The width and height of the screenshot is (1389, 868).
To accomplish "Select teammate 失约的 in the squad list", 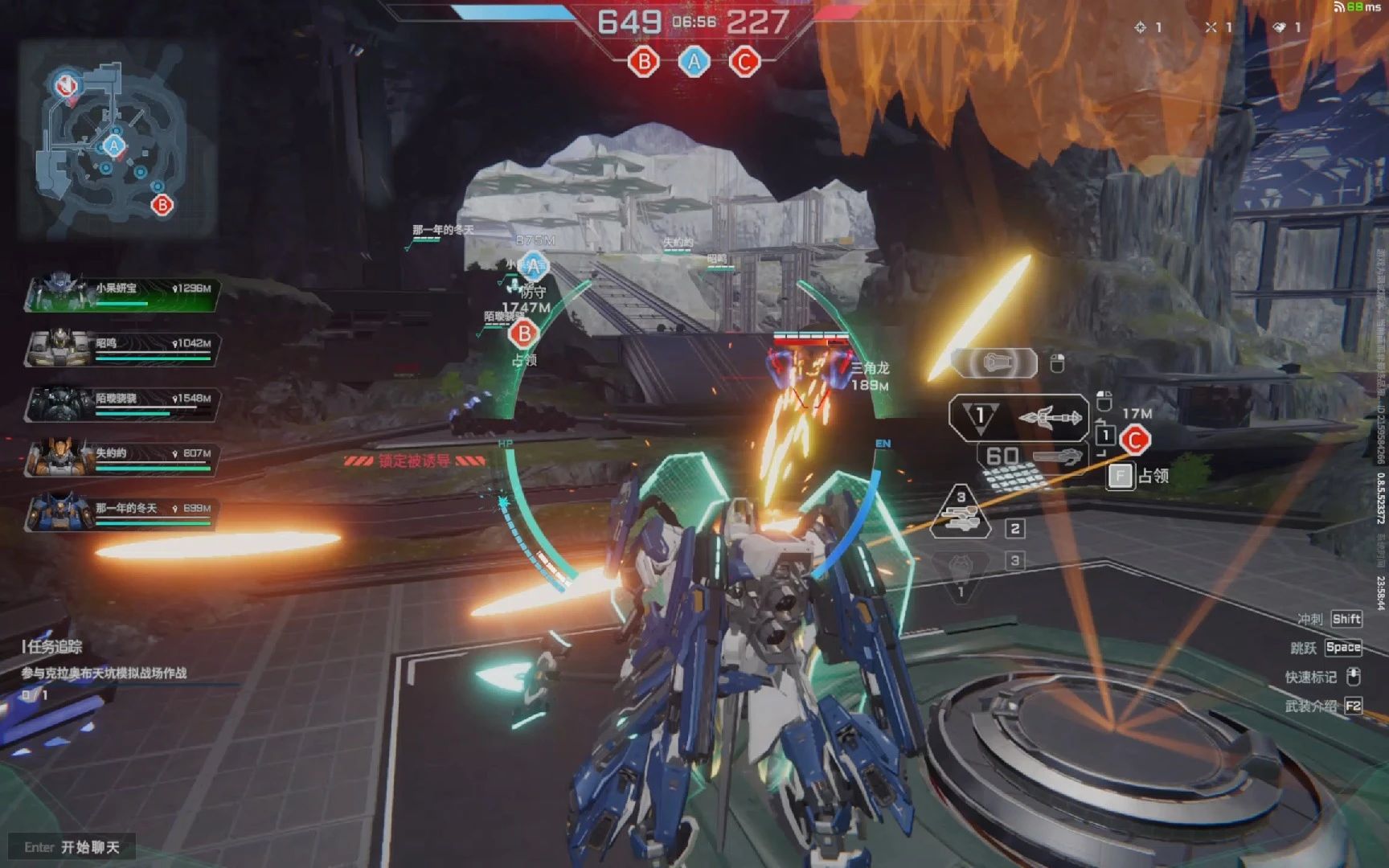I will click(x=122, y=459).
